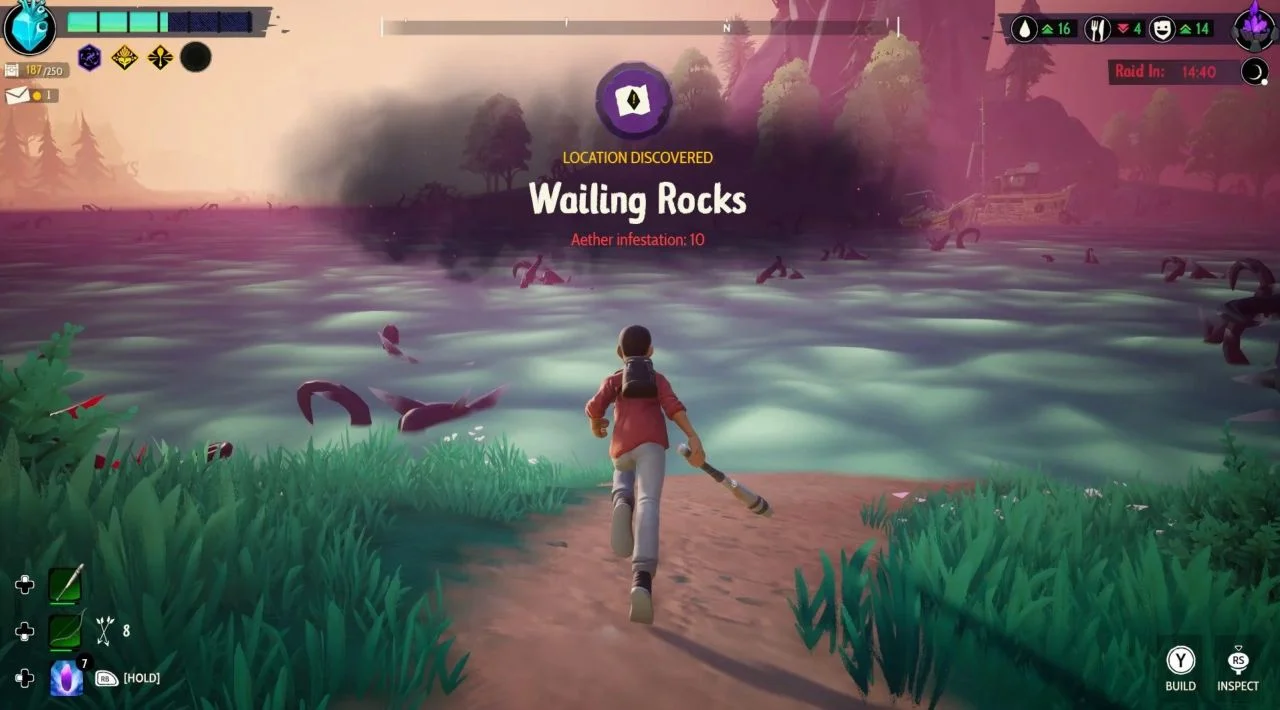Check the fork and knife food icon
The image size is (1280, 710).
pos(1097,29)
